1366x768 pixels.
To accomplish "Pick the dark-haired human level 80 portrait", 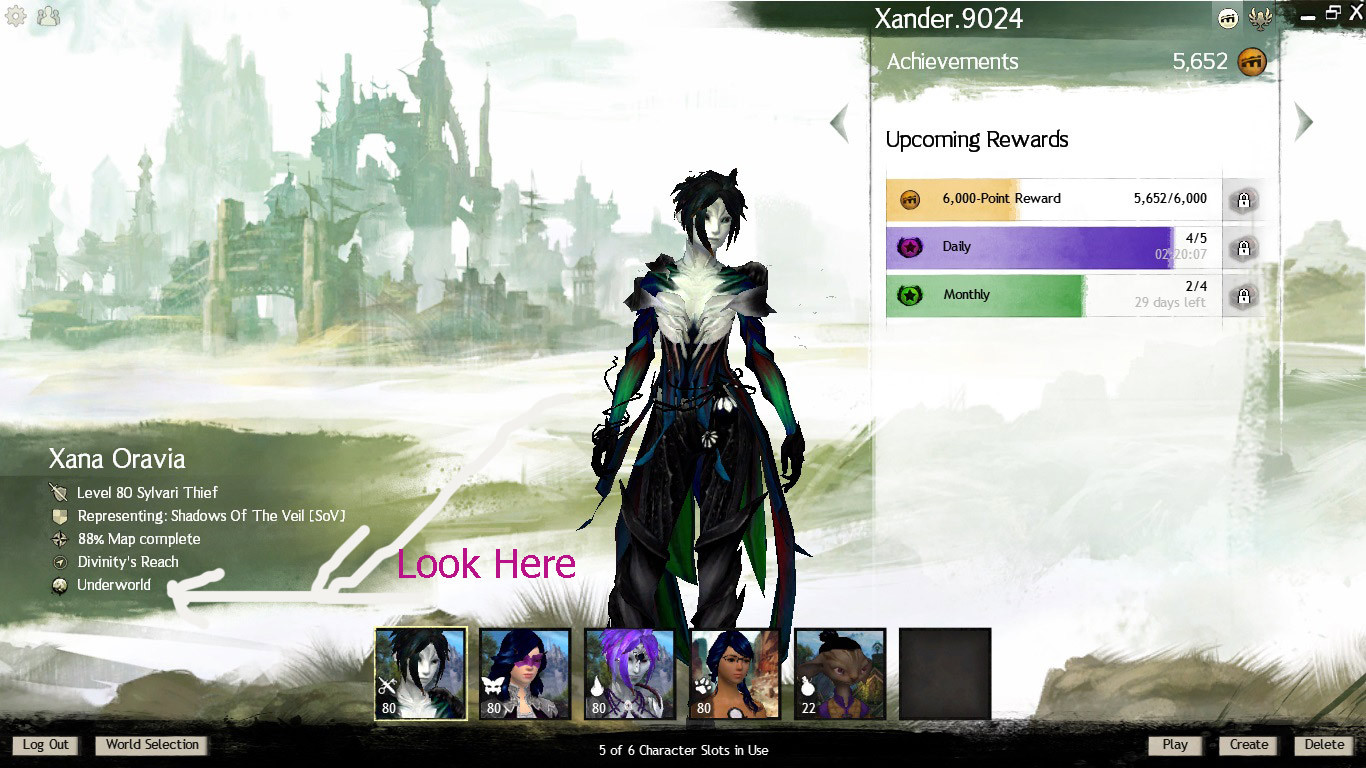I will click(735, 674).
